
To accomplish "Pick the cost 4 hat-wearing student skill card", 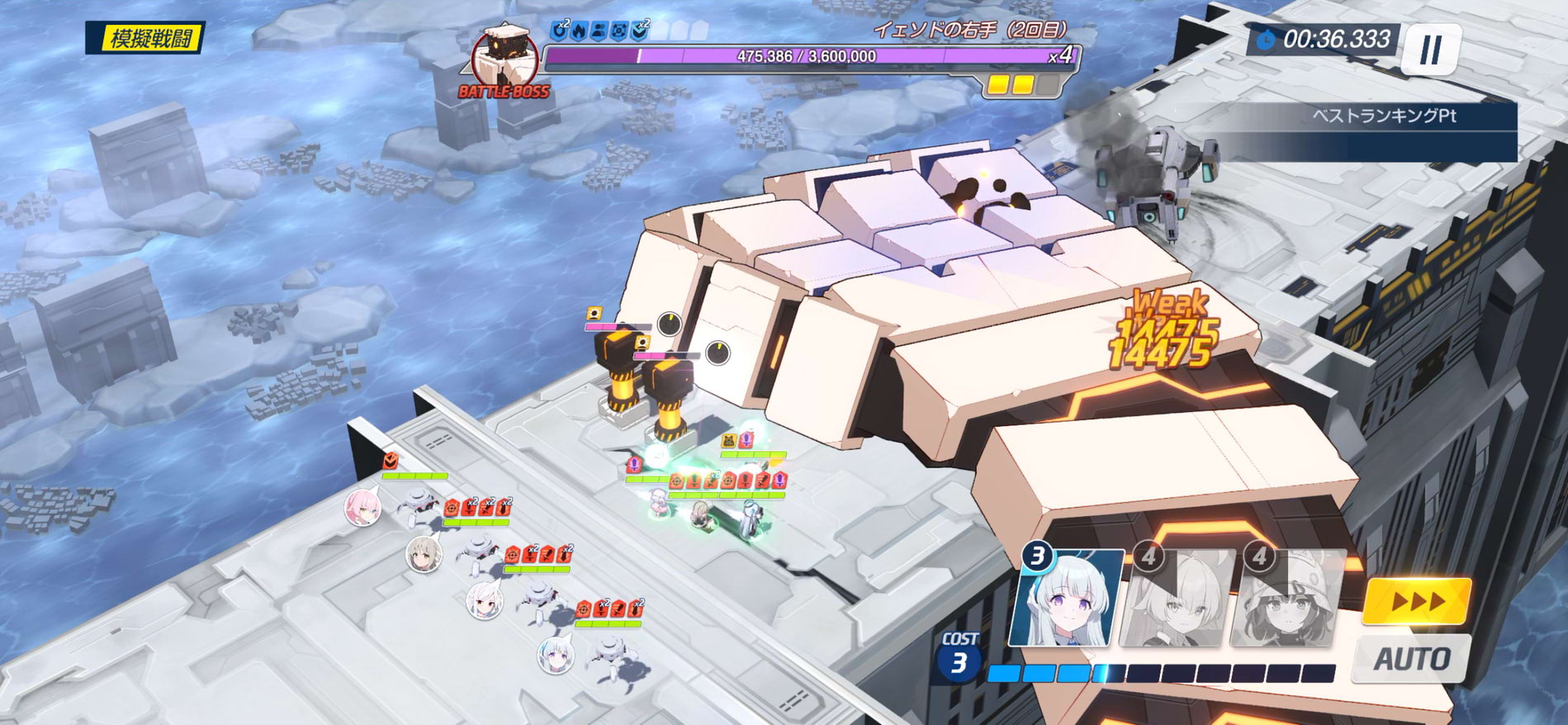I will [1286, 599].
